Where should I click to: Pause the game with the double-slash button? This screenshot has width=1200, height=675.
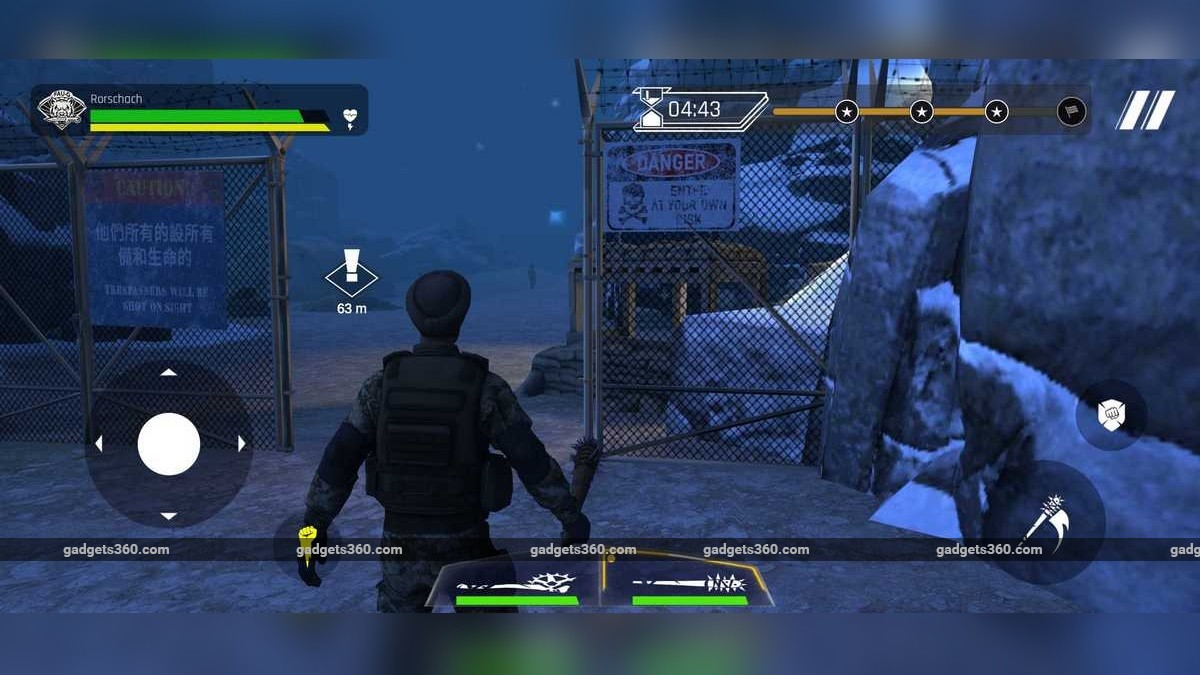(1146, 110)
